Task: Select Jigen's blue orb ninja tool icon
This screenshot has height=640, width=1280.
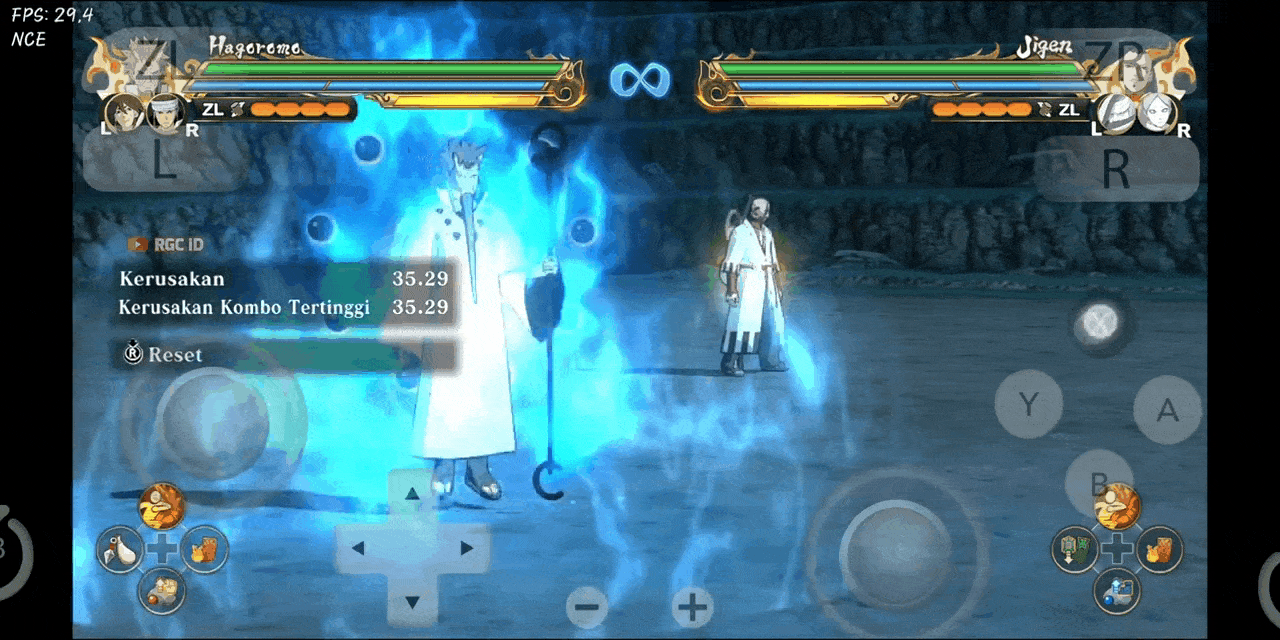Action: tap(1117, 590)
